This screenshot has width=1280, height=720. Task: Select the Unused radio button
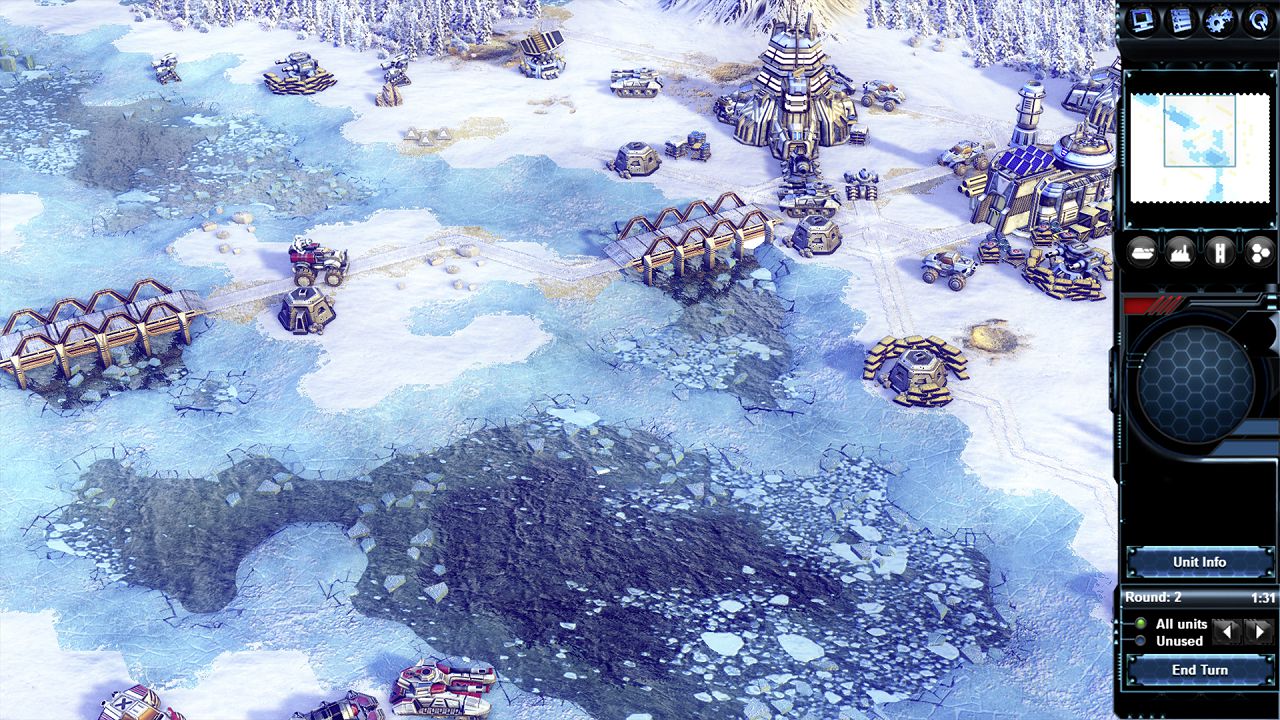tap(1142, 641)
